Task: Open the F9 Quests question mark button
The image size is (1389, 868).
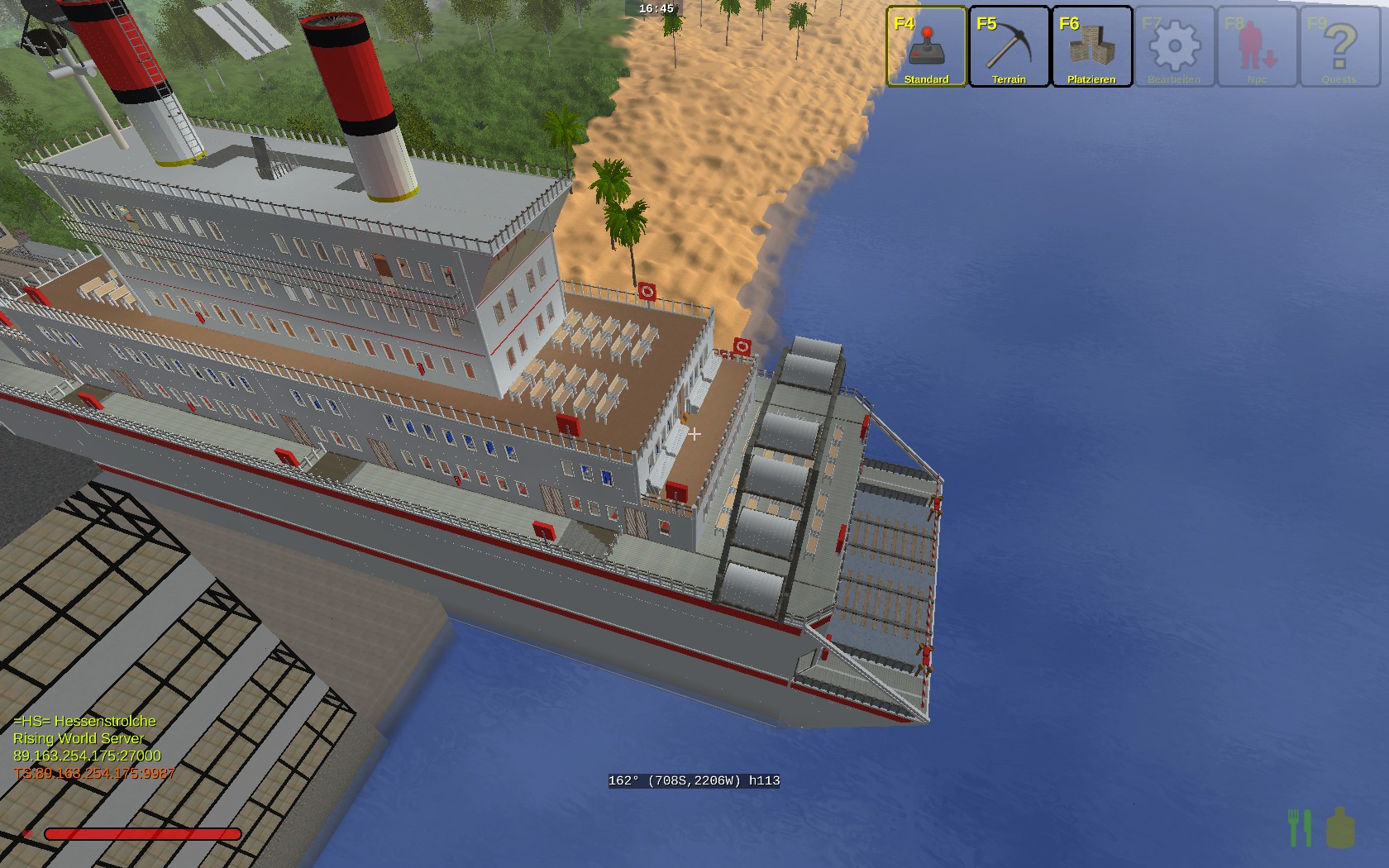Action: point(1339,46)
